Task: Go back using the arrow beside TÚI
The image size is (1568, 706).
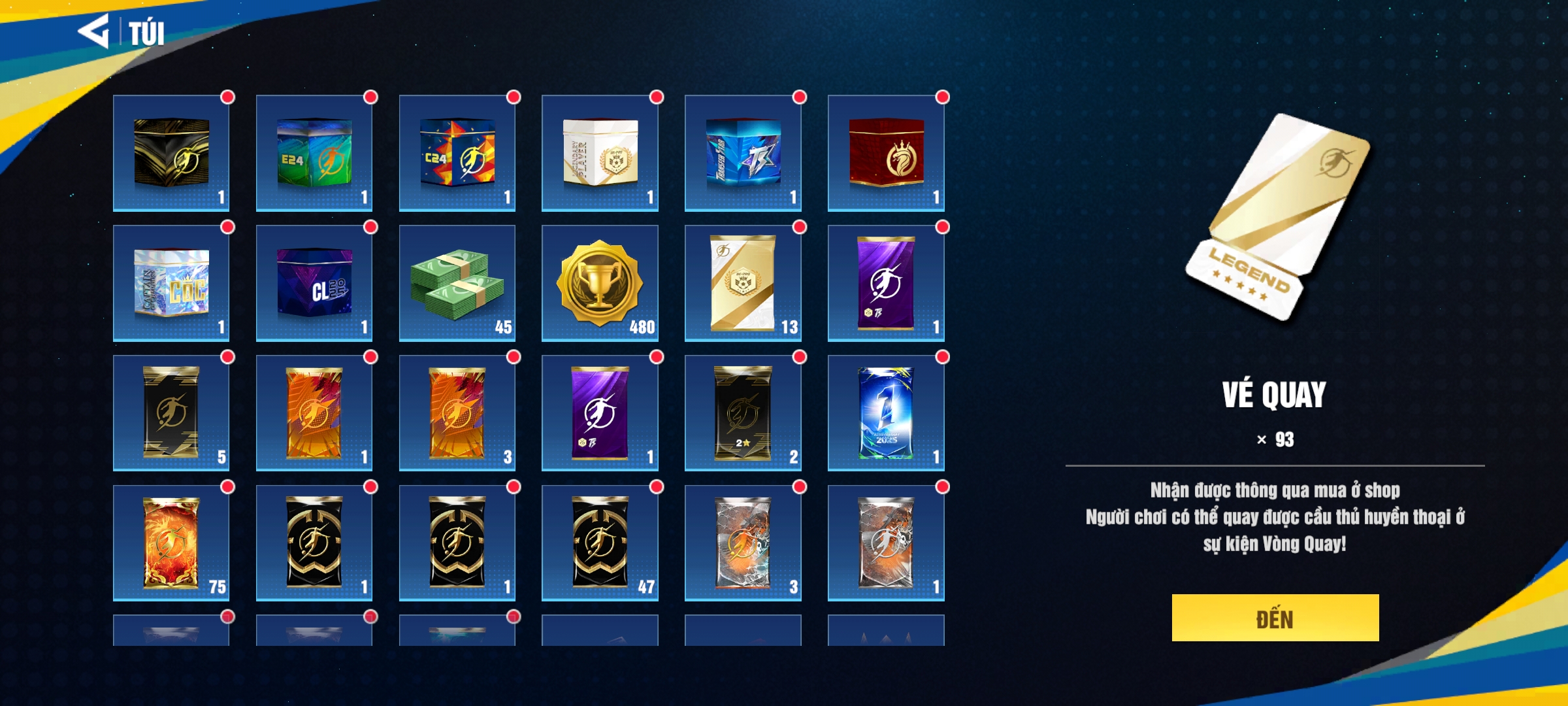Action: pos(94,31)
